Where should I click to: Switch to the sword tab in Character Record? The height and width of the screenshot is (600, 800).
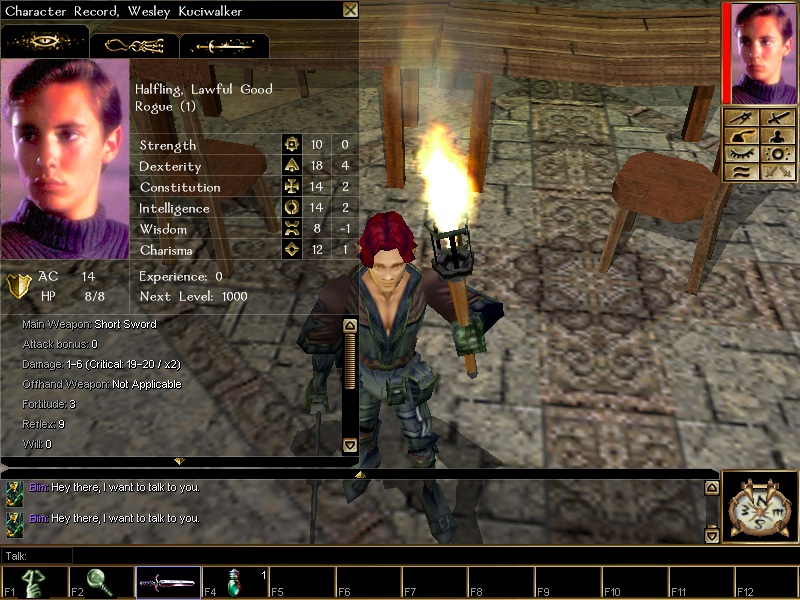pyautogui.click(x=224, y=45)
